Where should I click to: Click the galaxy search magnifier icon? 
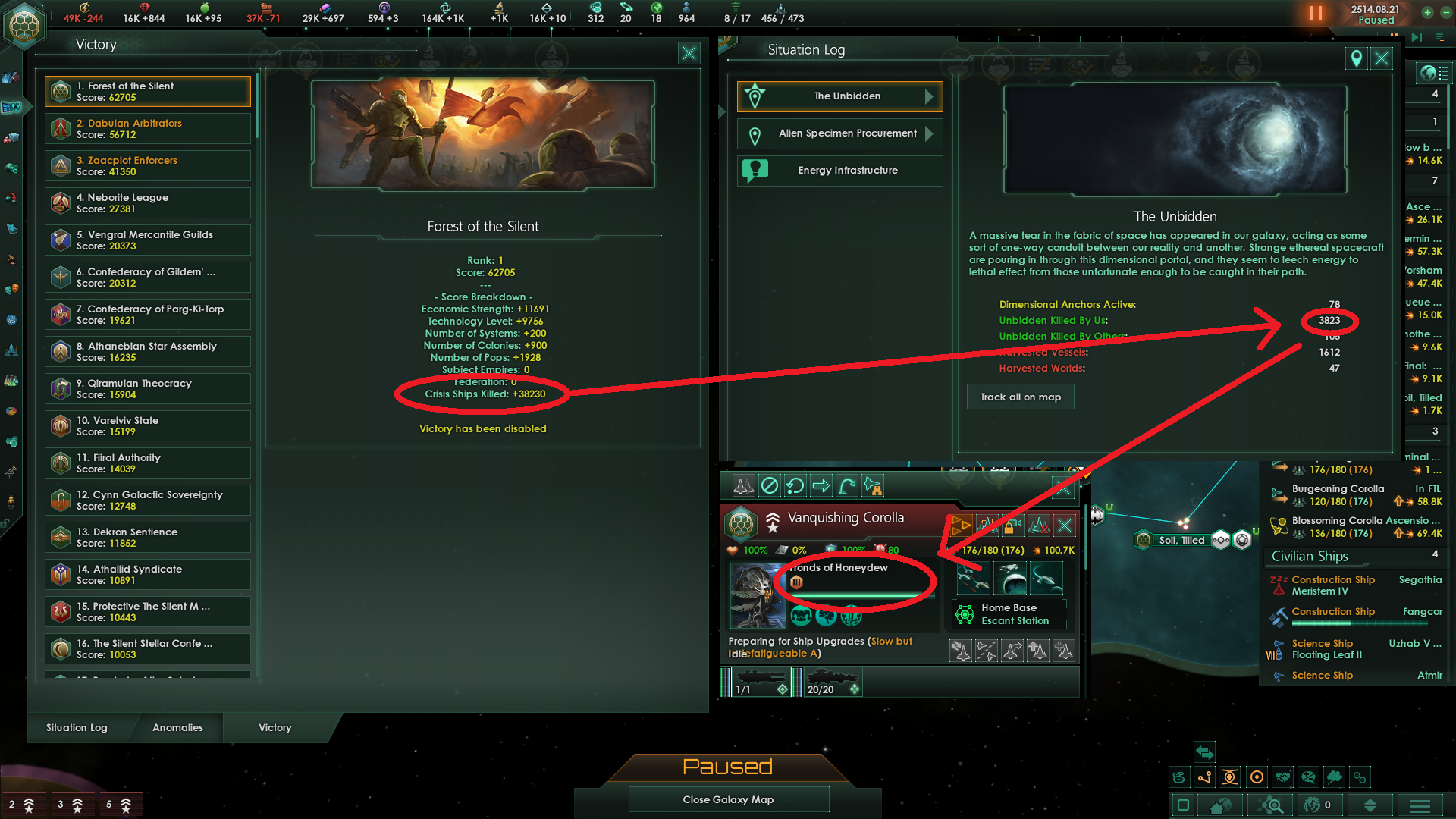click(x=1269, y=805)
